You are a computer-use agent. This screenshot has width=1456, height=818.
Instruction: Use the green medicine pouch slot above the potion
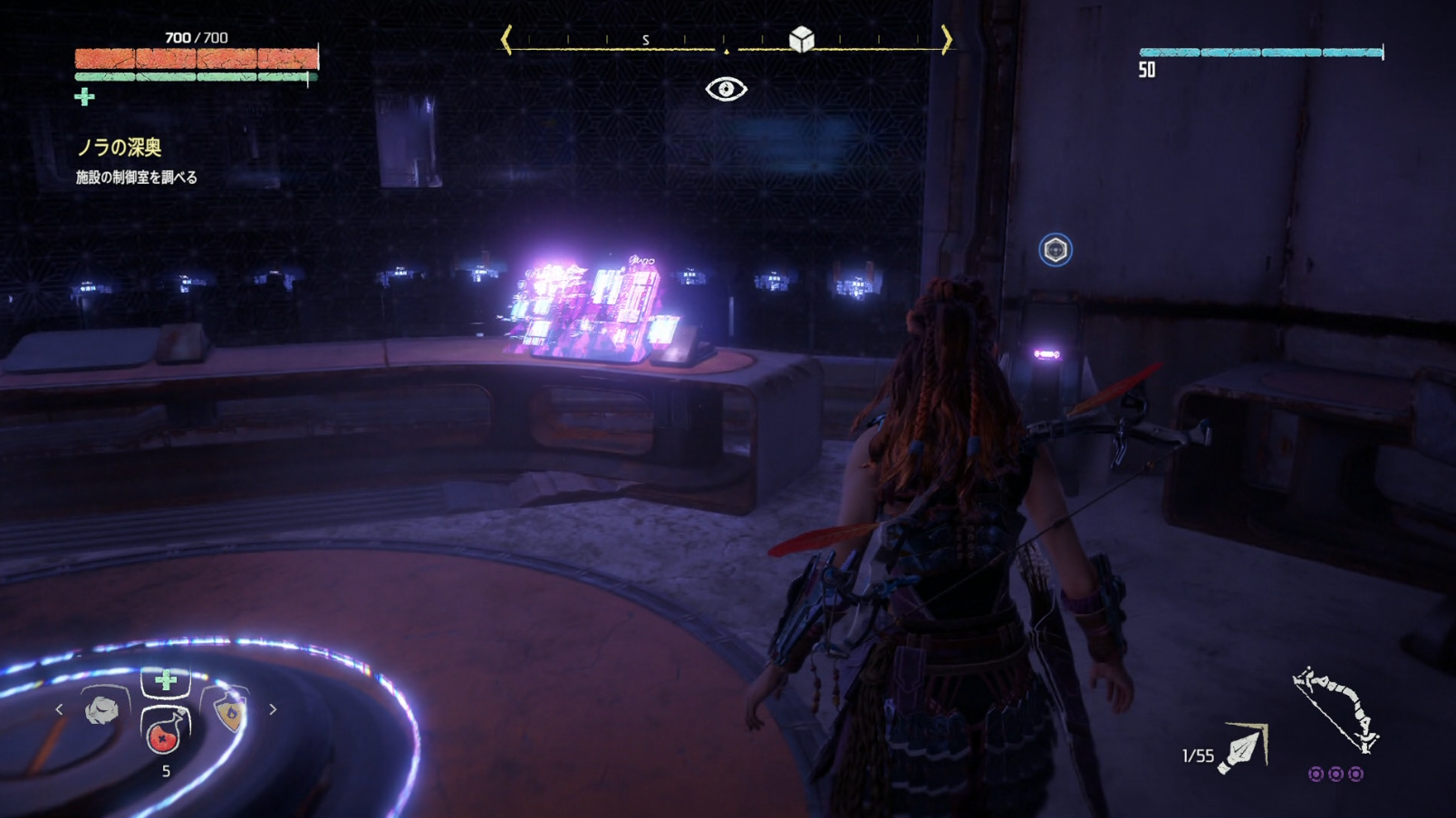165,680
